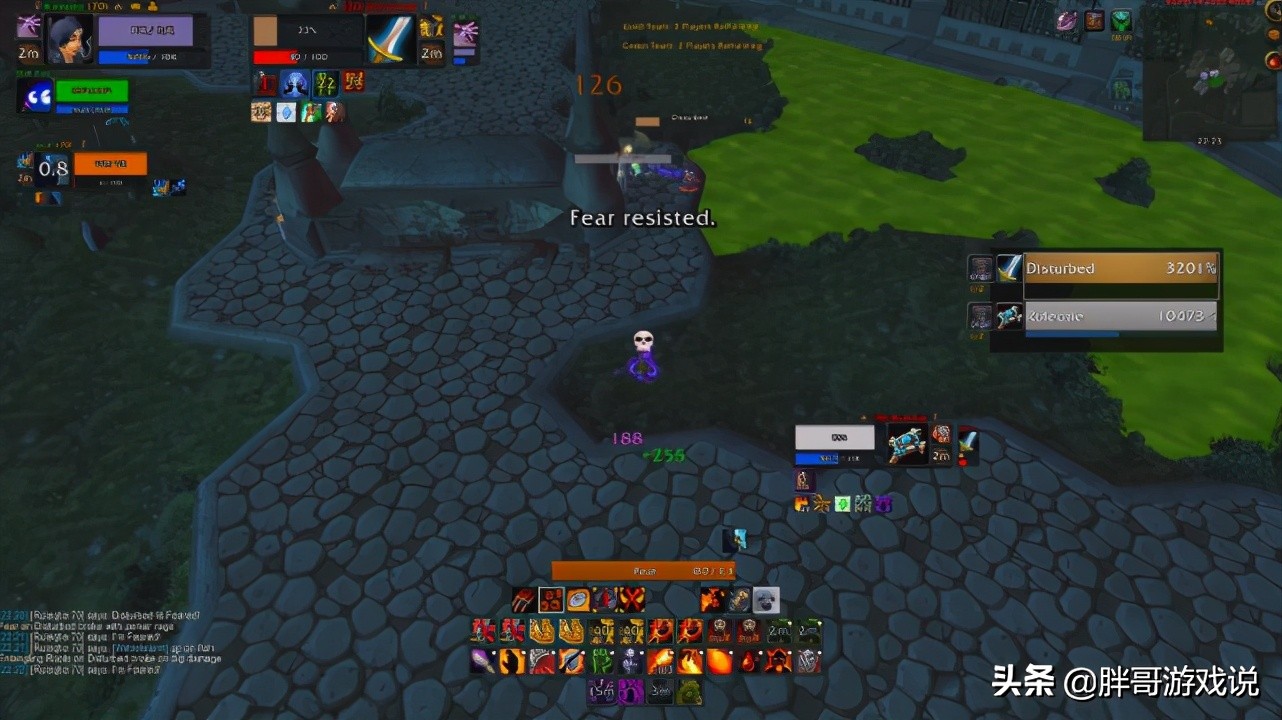Cast the large orange fireball spell
This screenshot has width=1282, height=720.
[x=719, y=661]
